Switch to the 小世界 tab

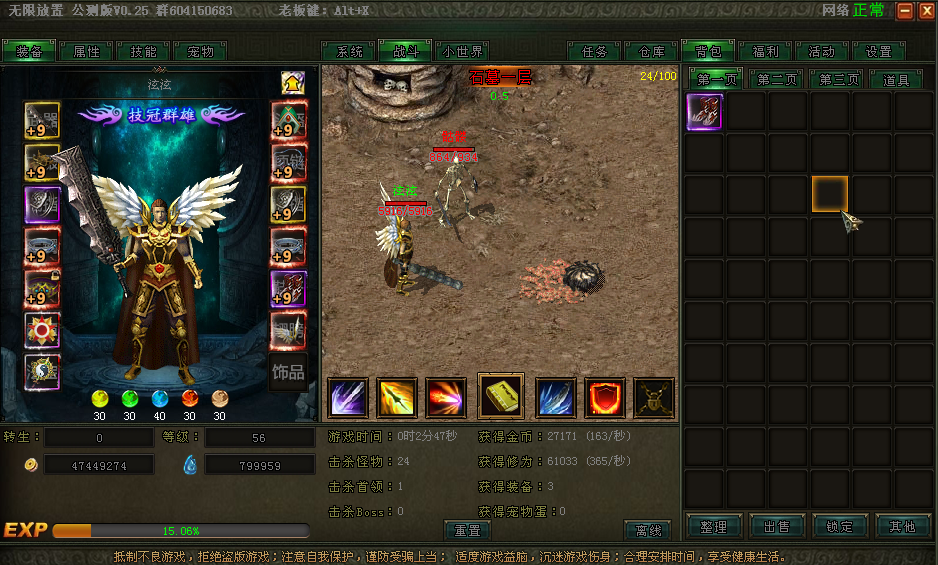click(x=463, y=52)
